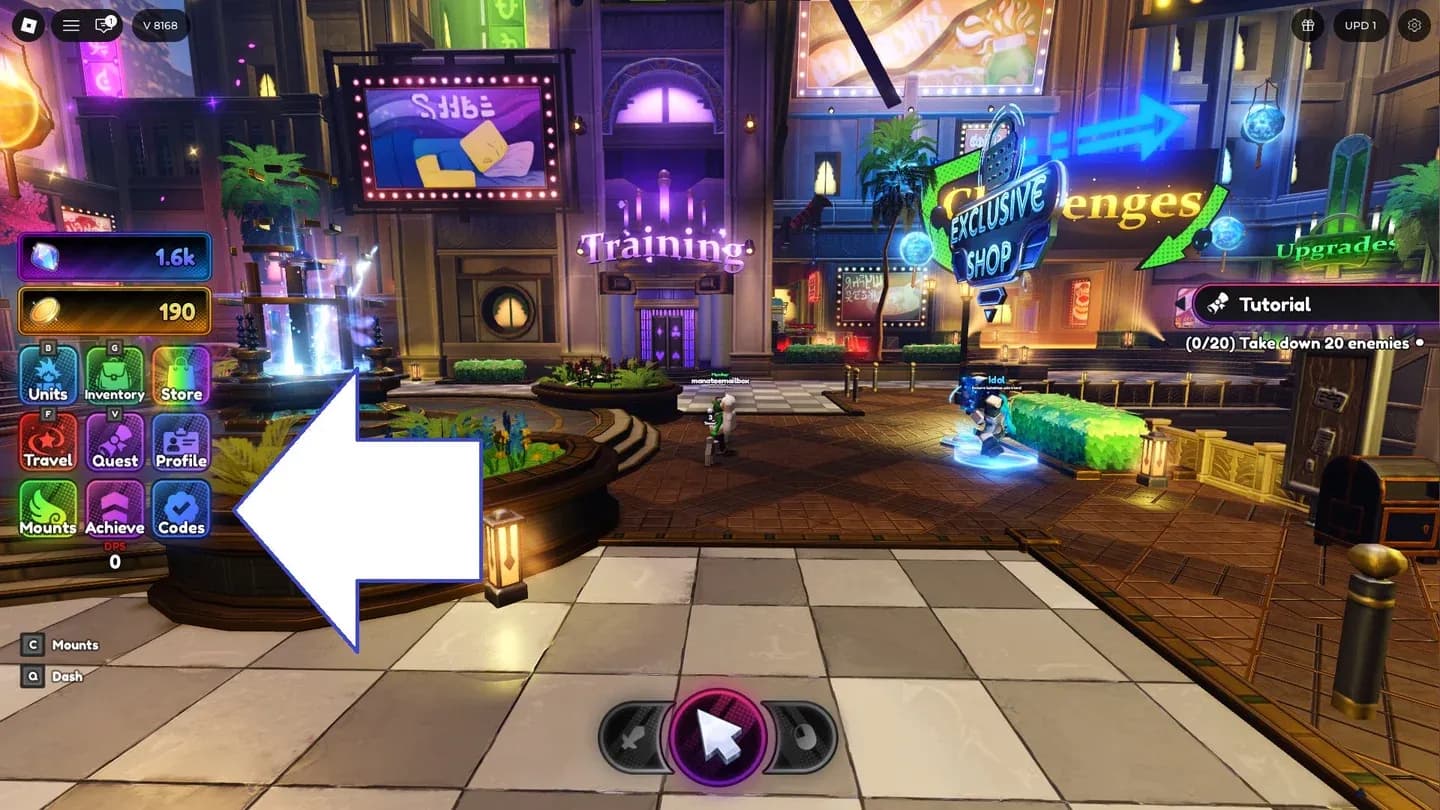This screenshot has width=1440, height=810.
Task: Open Roblox chat with the notification badge
Action: coord(106,25)
